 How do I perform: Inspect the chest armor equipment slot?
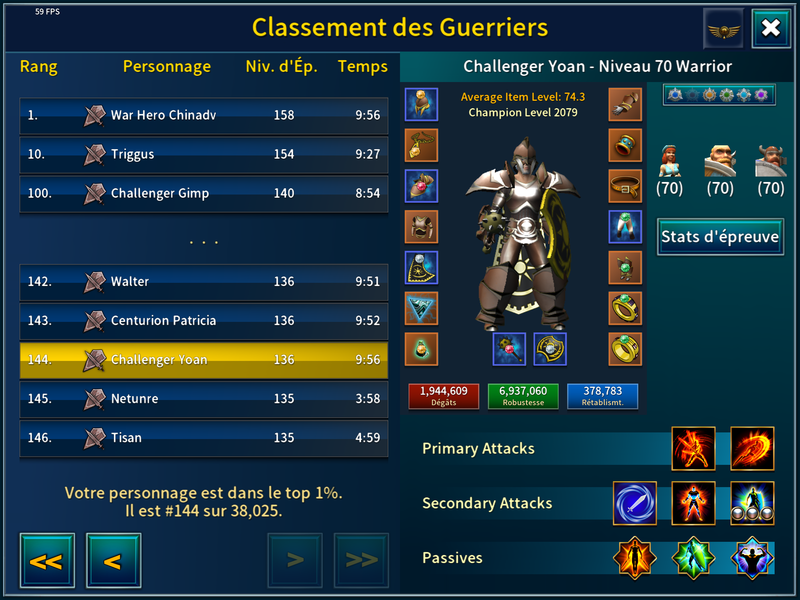point(421,226)
